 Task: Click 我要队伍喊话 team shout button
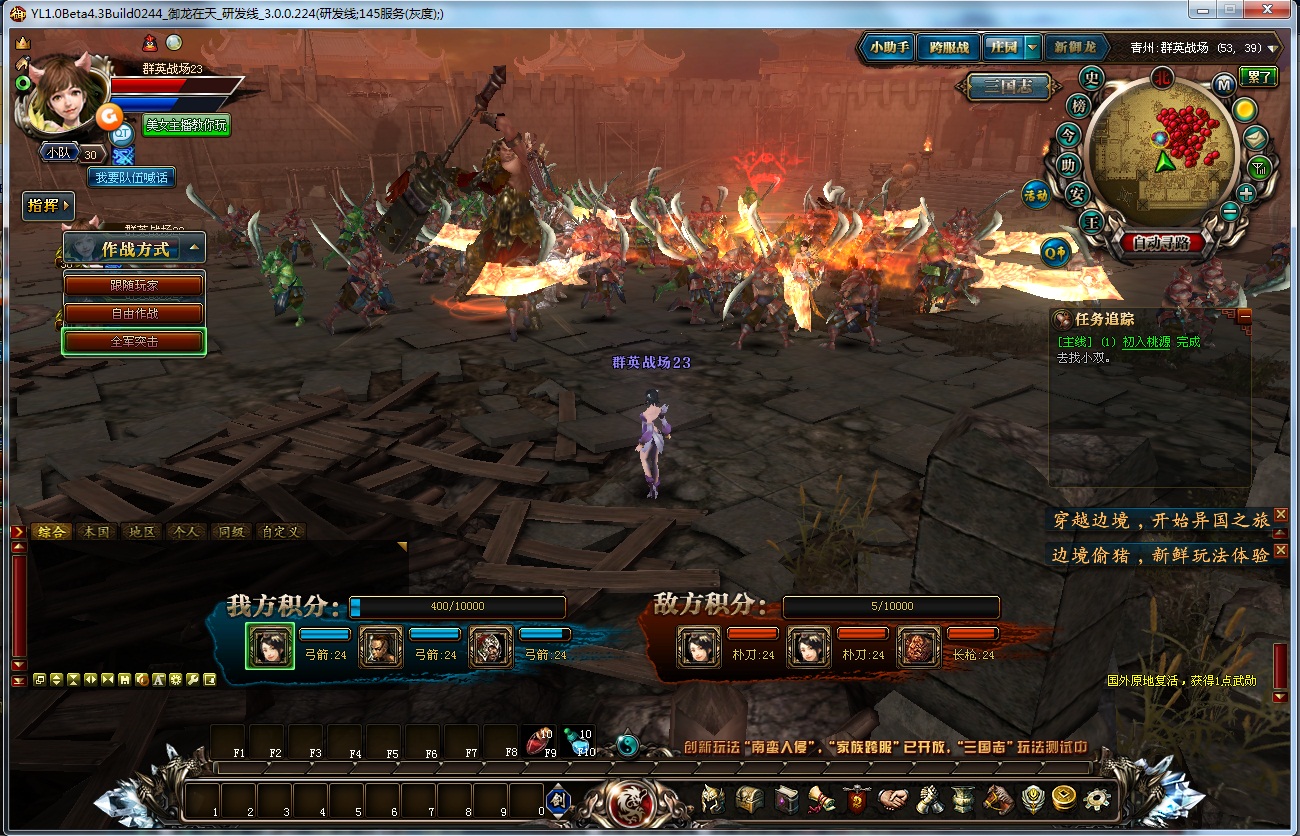pyautogui.click(x=131, y=177)
